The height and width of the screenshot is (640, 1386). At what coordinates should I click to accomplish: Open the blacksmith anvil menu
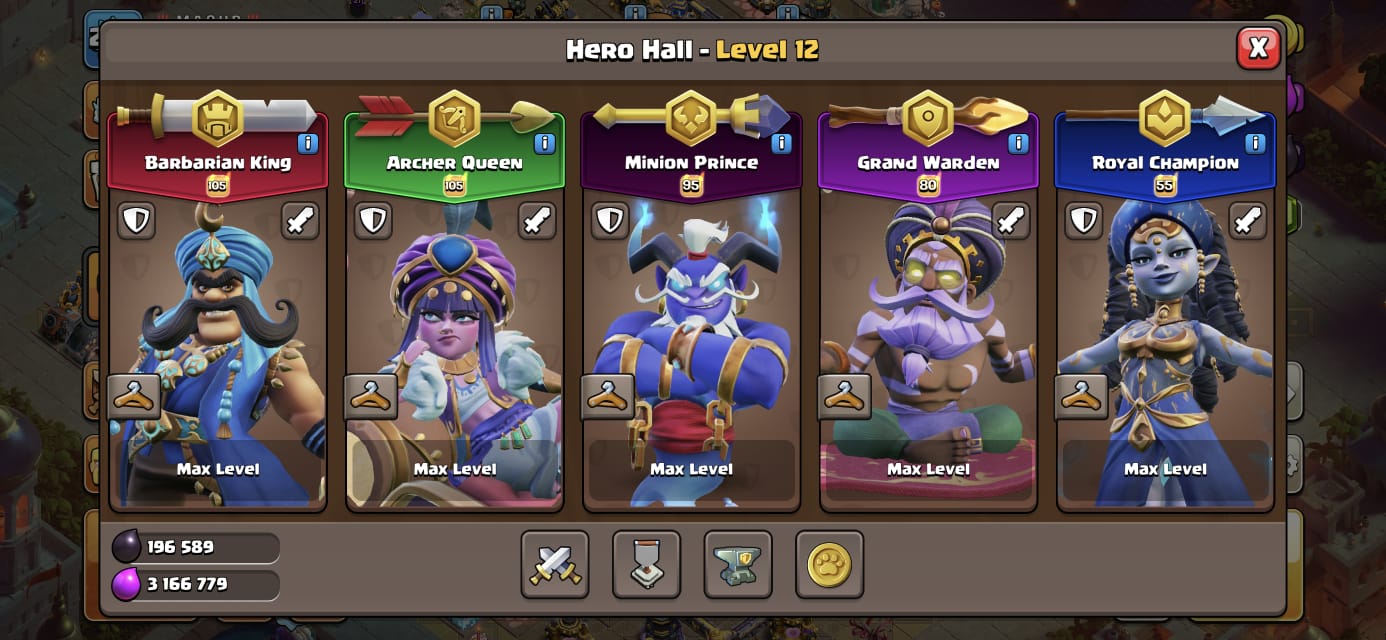[x=738, y=565]
